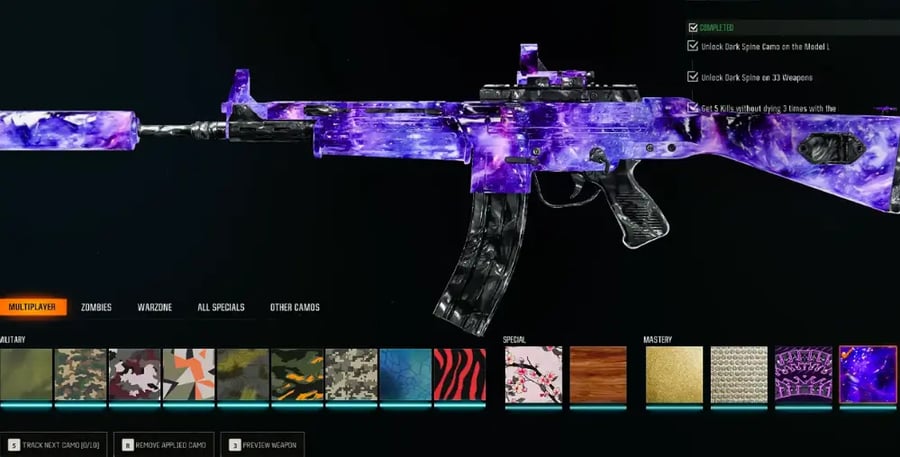Choose the orange geometric camo swatch
Viewport: 900px width, 457px height.
pos(189,375)
